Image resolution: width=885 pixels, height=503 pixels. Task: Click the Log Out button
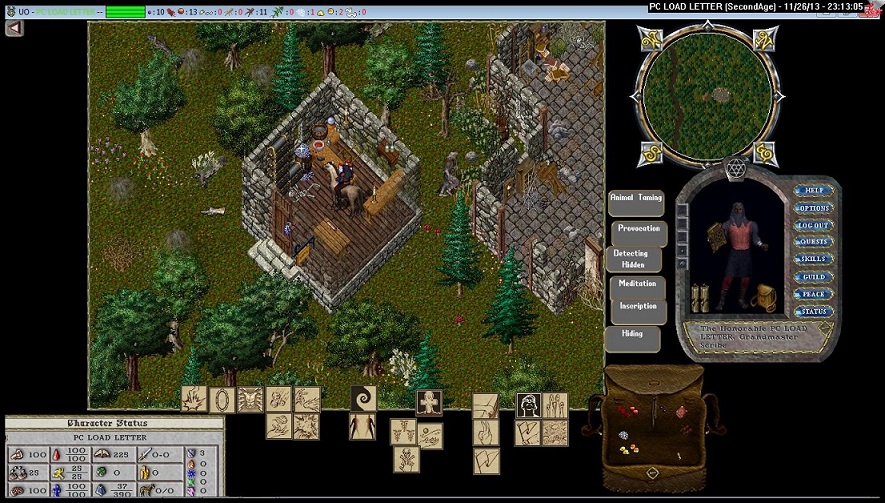click(813, 225)
